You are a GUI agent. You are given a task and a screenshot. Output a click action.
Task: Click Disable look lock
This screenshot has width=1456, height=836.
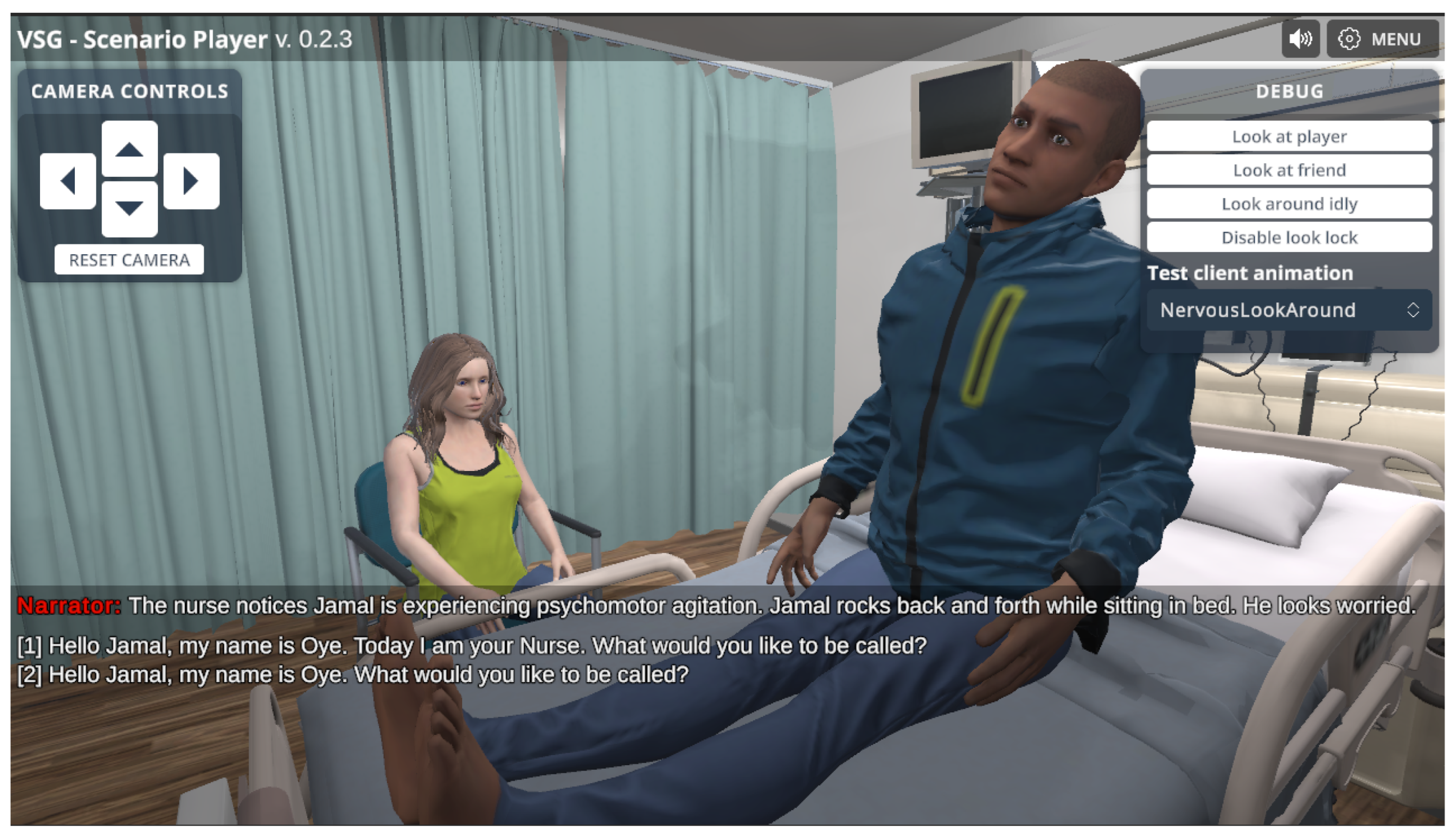pos(1288,237)
